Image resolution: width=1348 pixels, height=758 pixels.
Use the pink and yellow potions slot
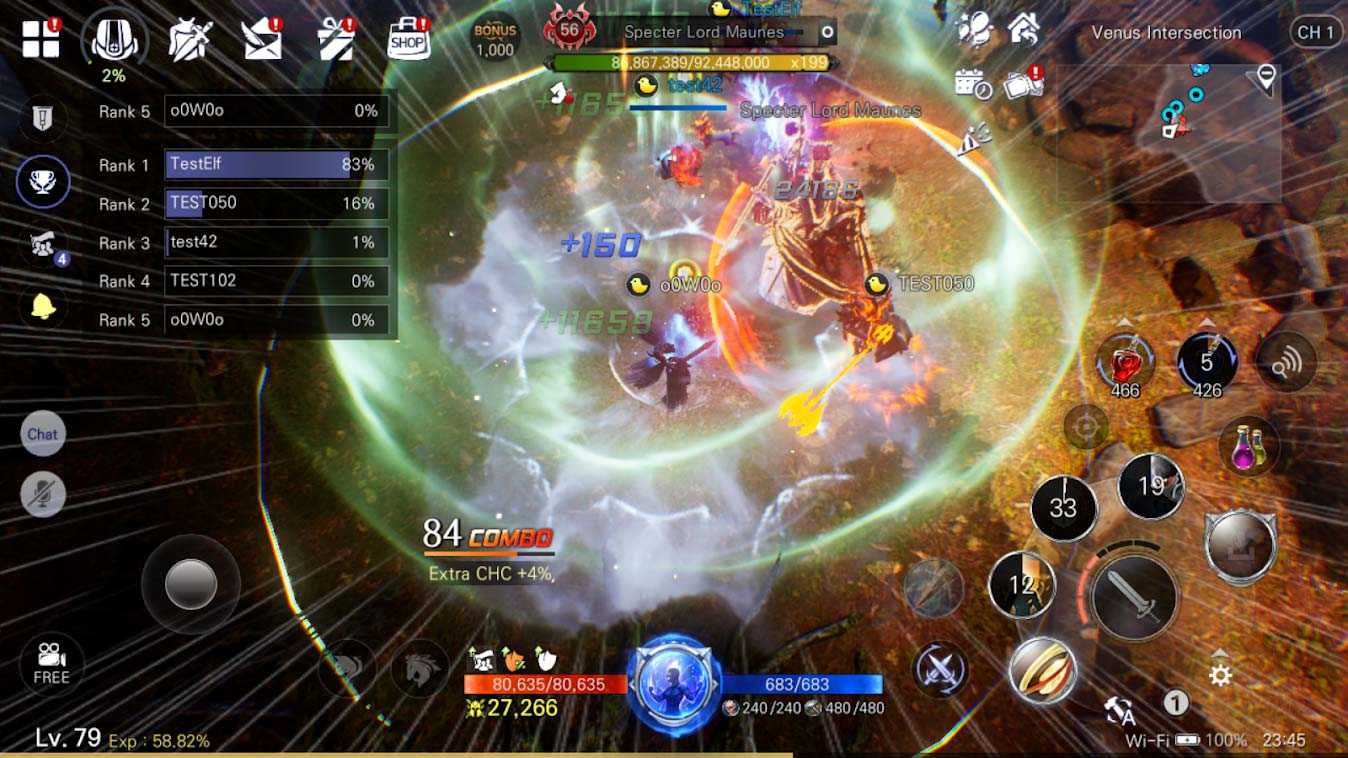coord(1248,445)
